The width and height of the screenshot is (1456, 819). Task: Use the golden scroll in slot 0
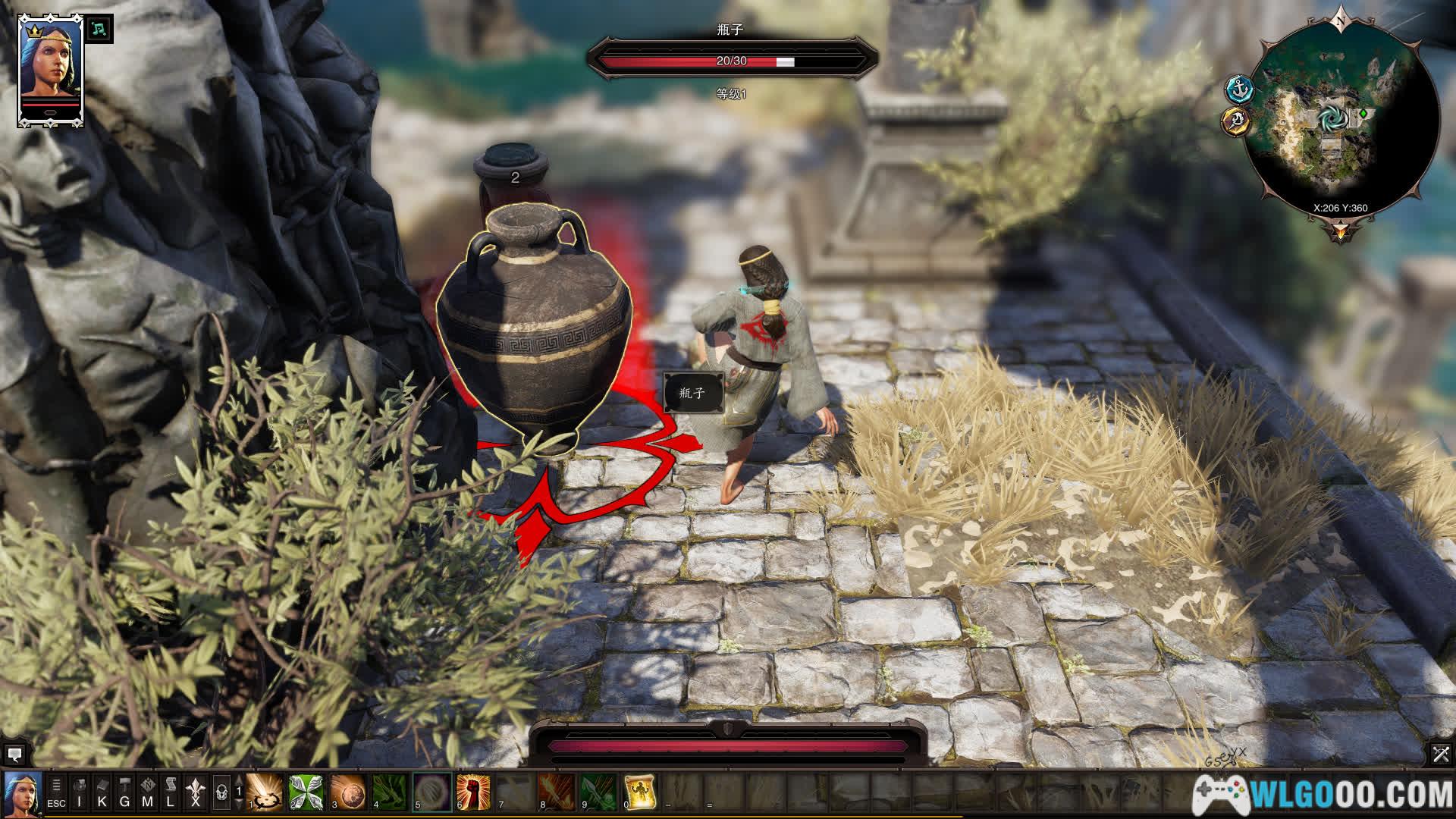pyautogui.click(x=639, y=792)
